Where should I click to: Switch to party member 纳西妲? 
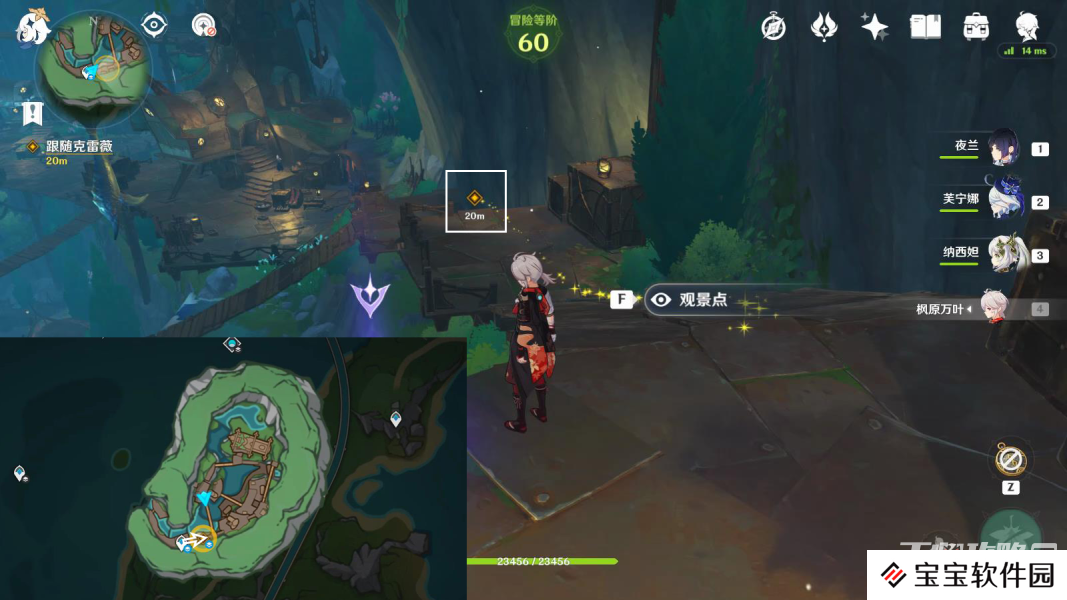point(1003,254)
